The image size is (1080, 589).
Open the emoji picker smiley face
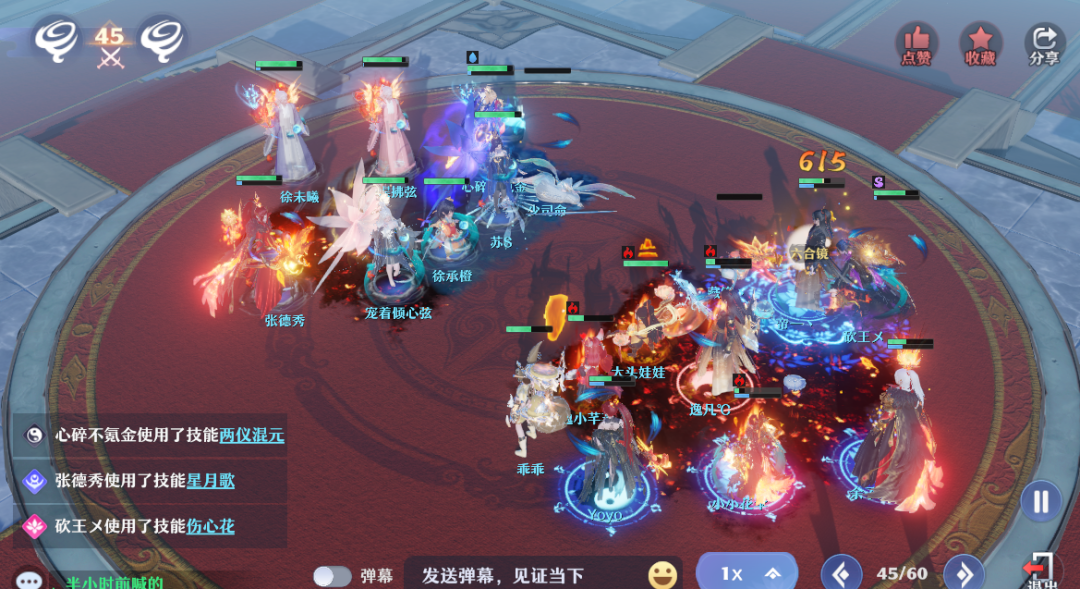[662, 575]
